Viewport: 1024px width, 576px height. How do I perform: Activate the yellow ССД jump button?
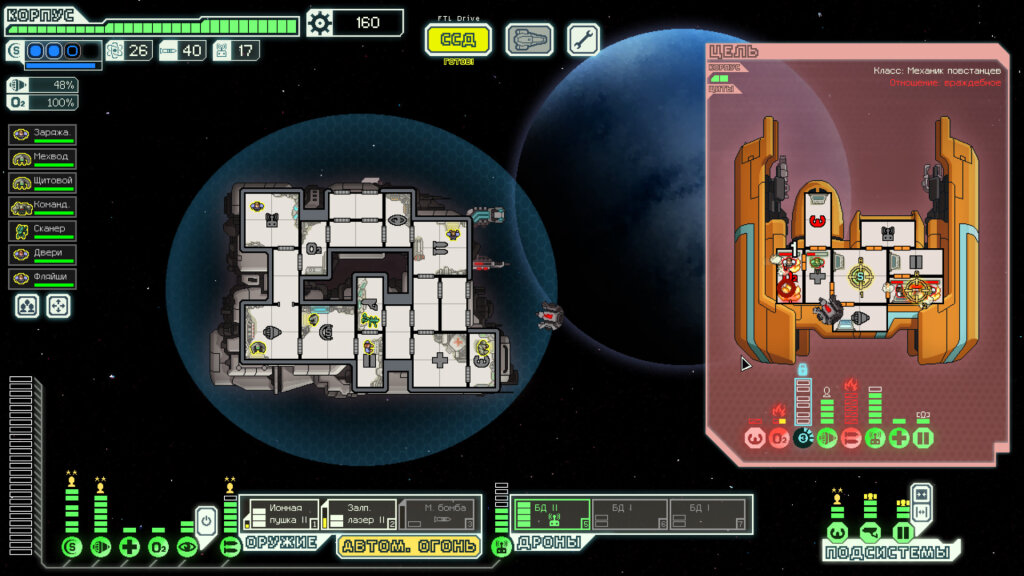tap(459, 40)
